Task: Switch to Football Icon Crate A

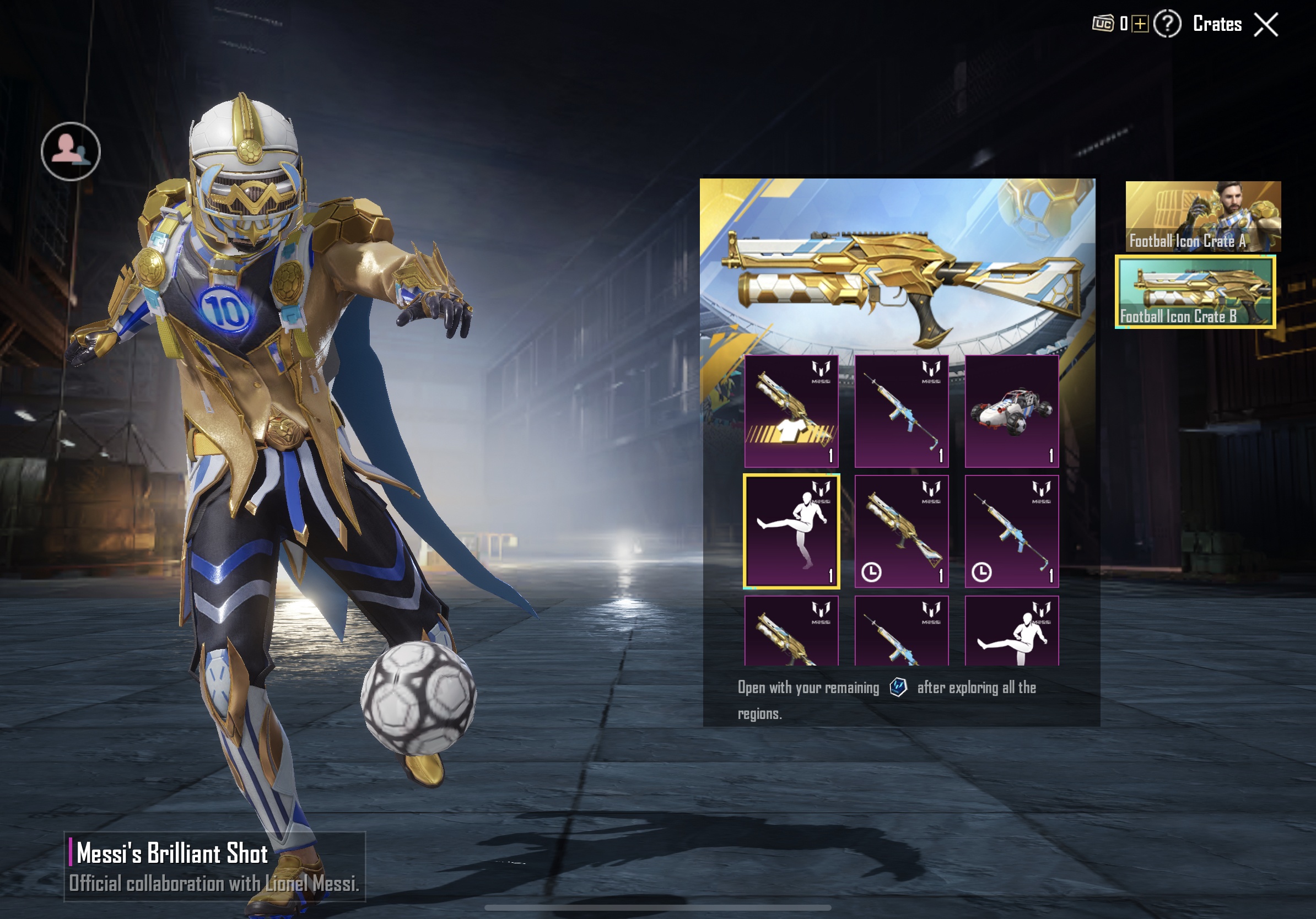Action: (1202, 217)
